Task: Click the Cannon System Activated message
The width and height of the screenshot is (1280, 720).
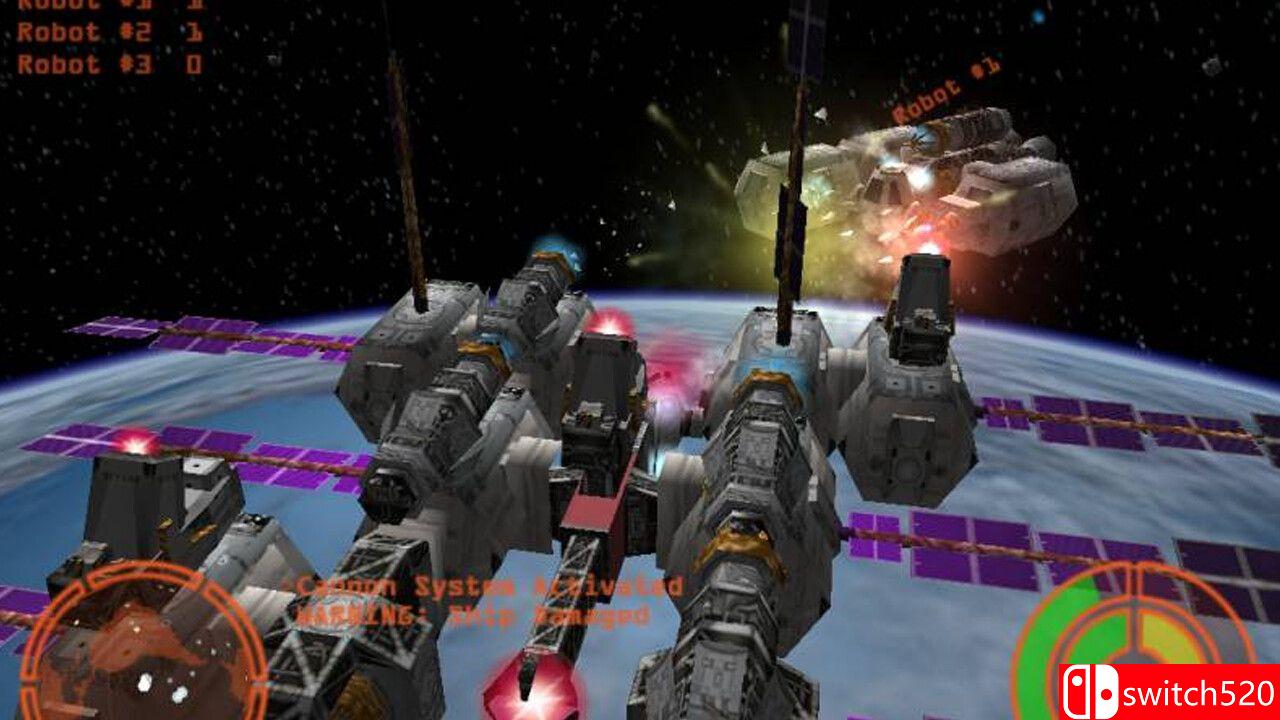Action: (483, 587)
